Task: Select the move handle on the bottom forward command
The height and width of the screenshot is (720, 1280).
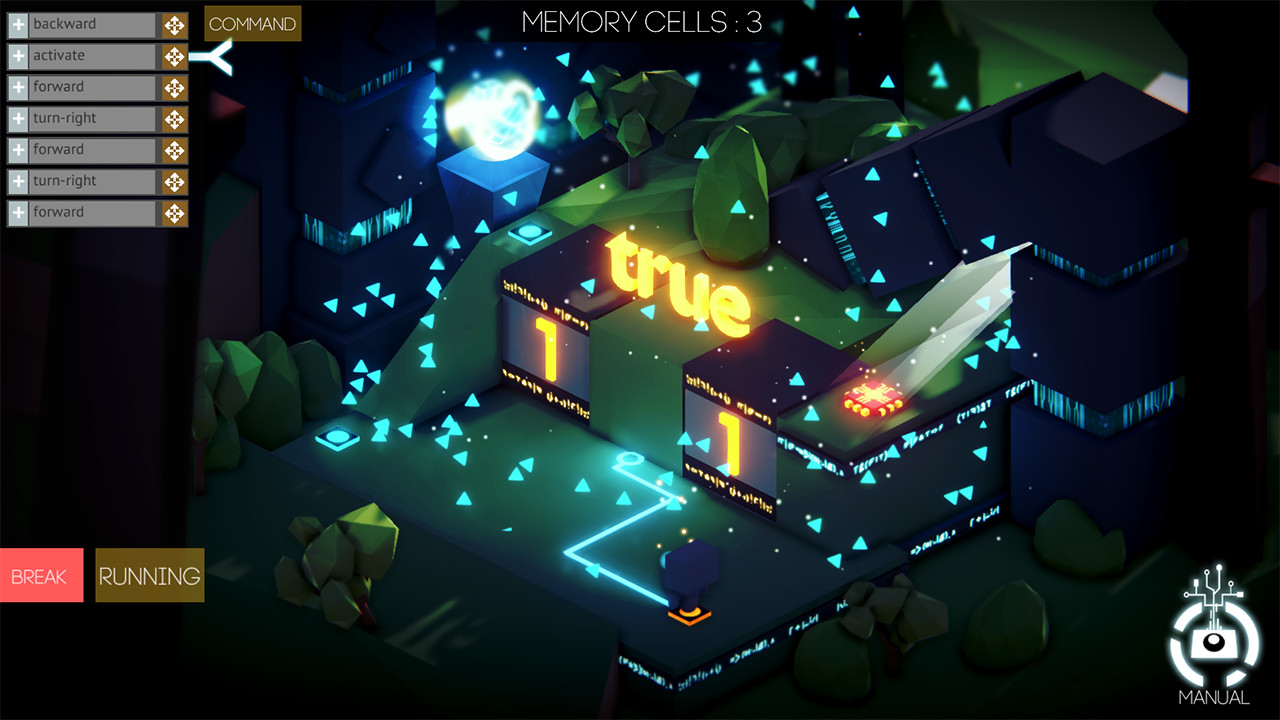Action: (x=174, y=211)
